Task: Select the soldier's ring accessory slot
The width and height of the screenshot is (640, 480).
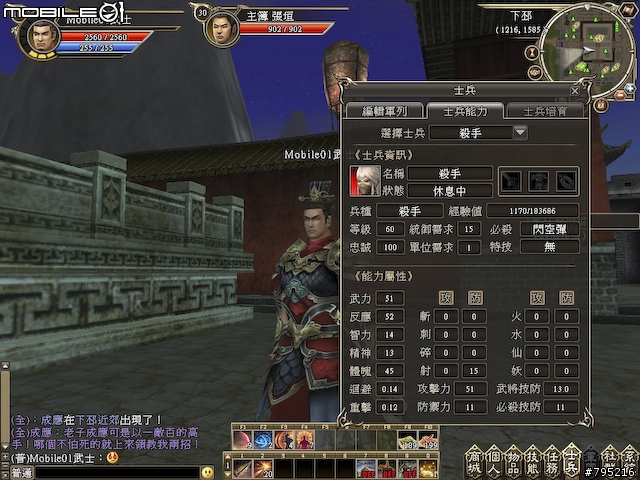Action: (566, 181)
